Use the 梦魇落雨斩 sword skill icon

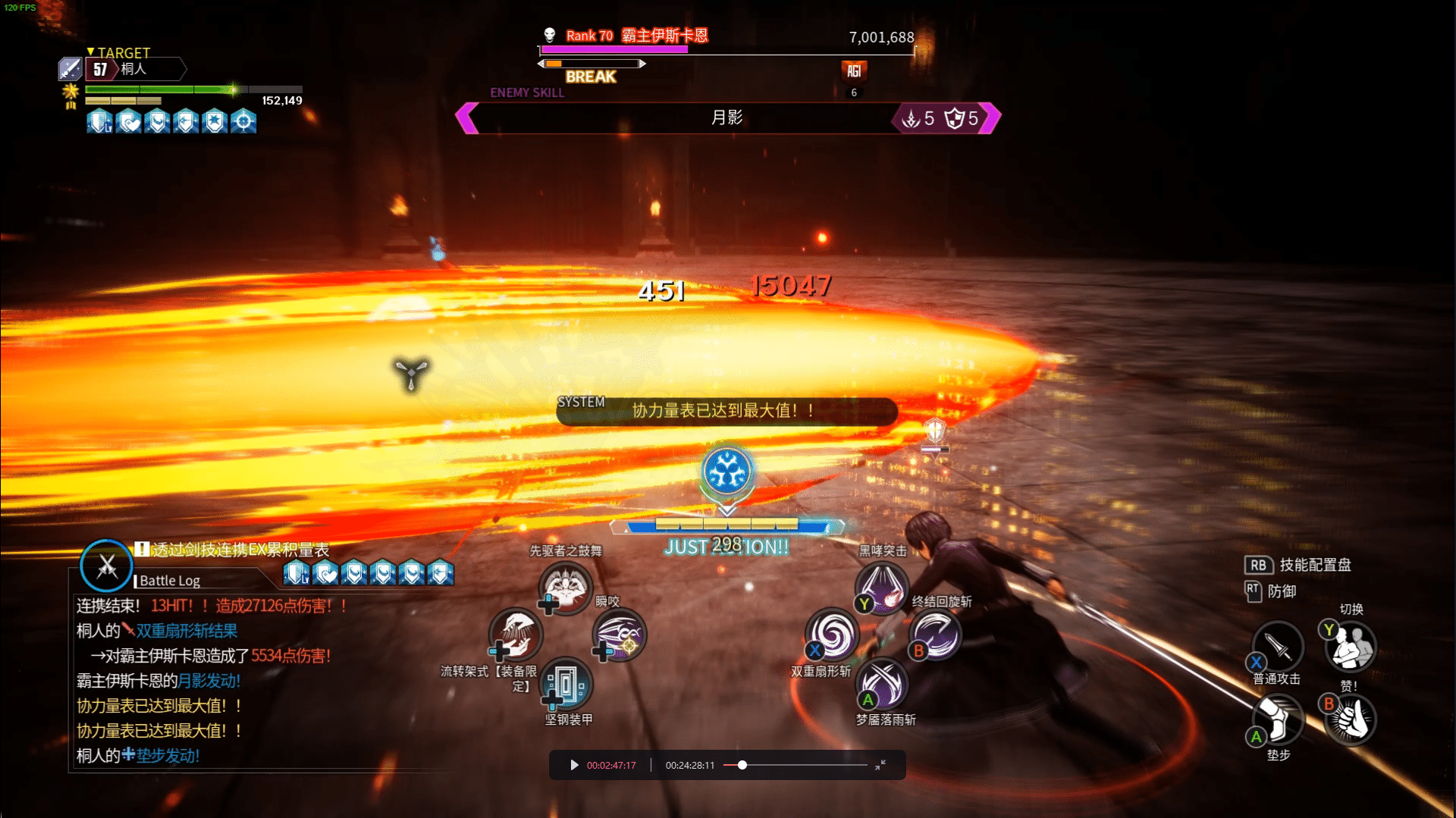pos(882,684)
